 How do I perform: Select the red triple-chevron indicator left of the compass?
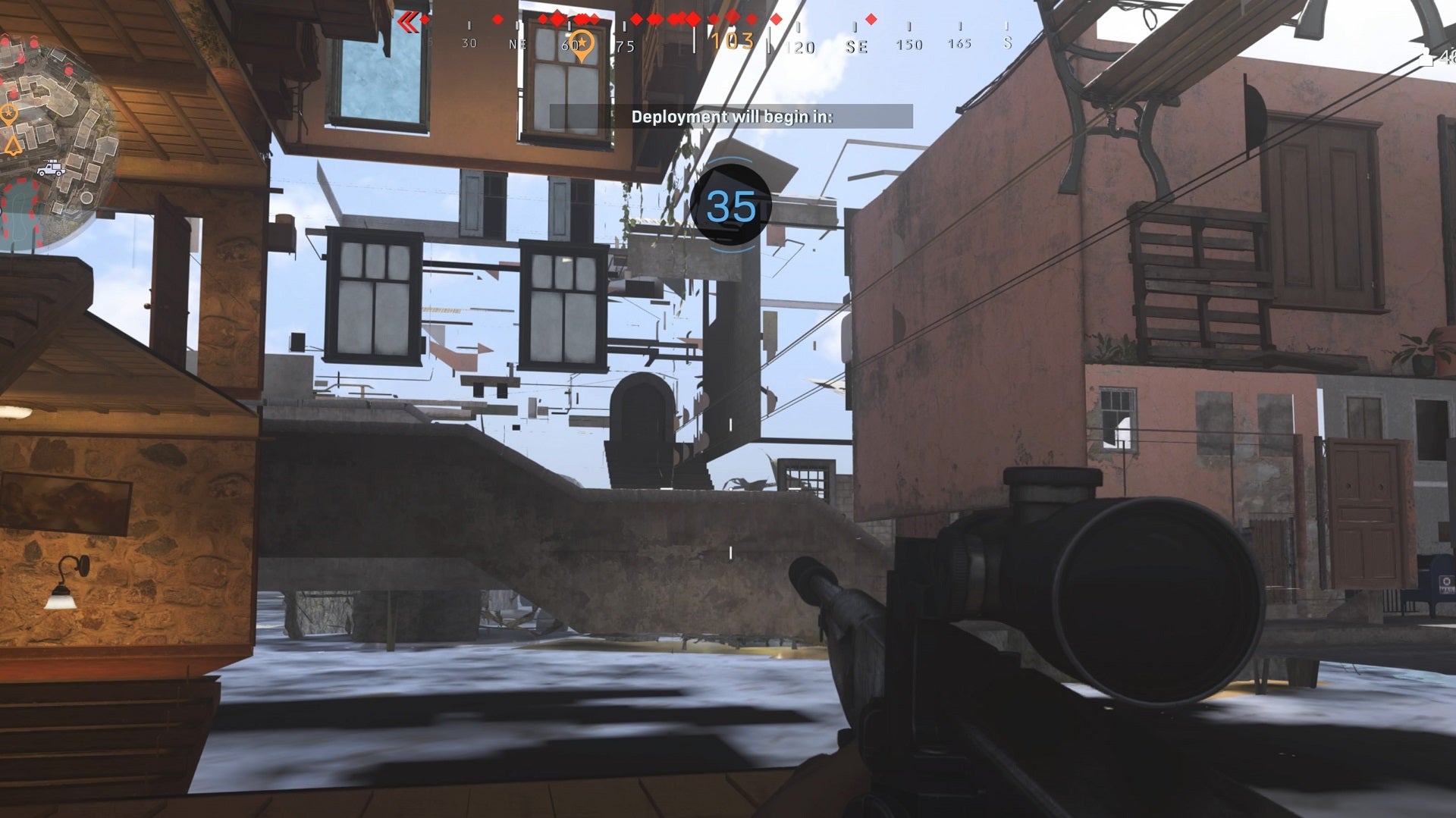(409, 22)
